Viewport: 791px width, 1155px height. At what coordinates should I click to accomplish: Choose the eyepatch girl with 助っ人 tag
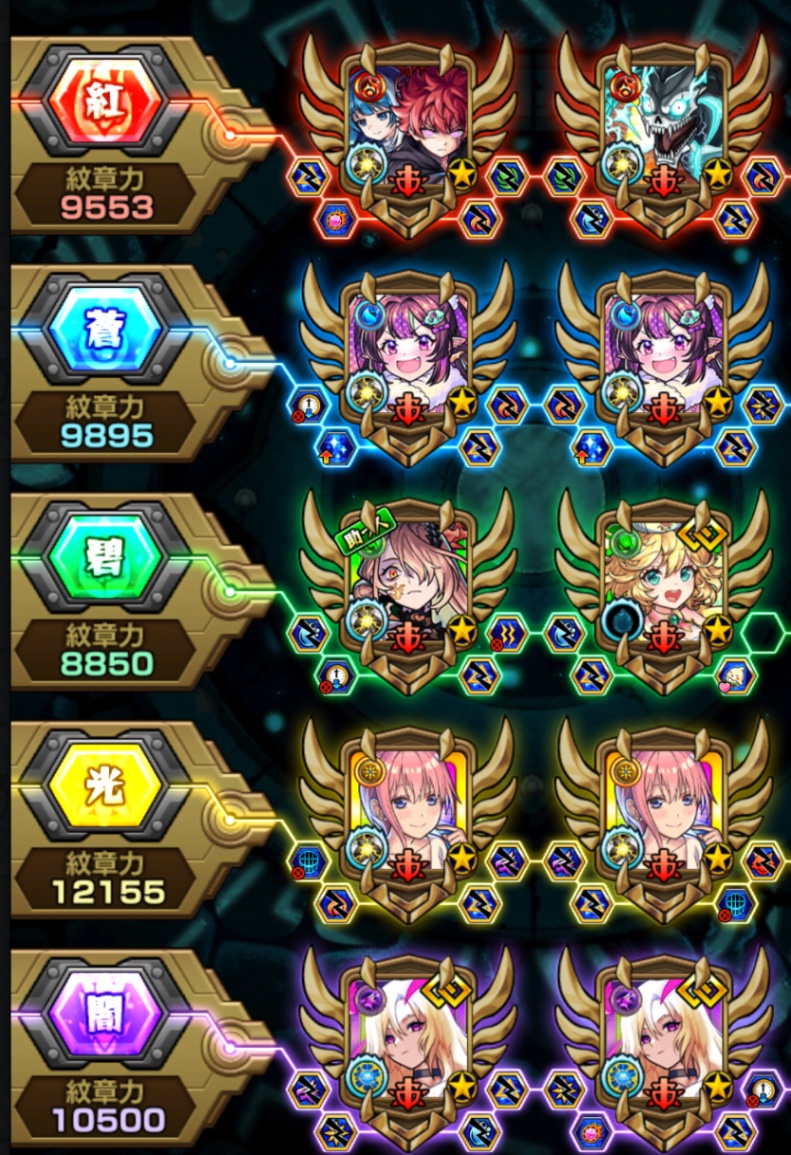tap(408, 575)
